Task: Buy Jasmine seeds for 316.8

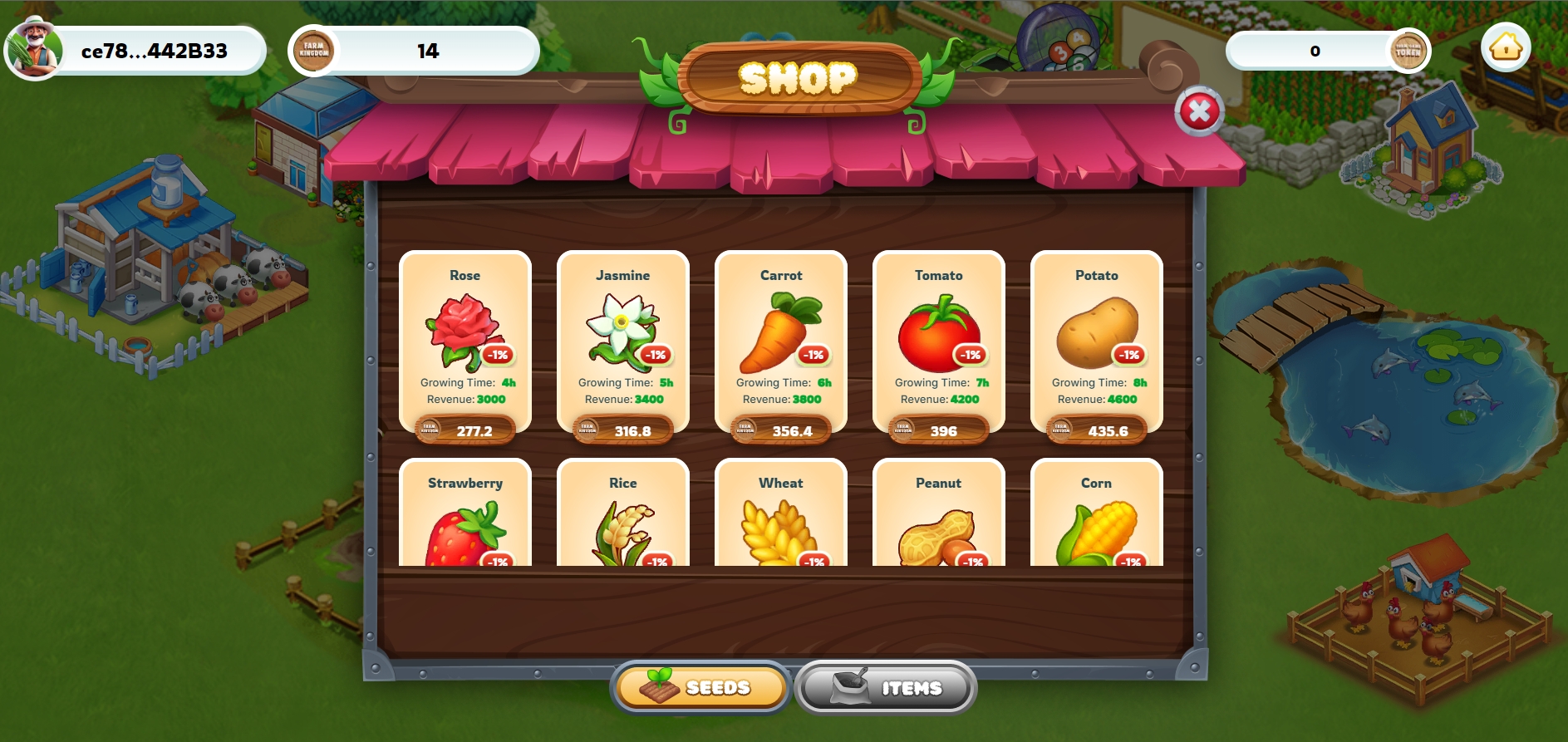Action: coord(623,430)
